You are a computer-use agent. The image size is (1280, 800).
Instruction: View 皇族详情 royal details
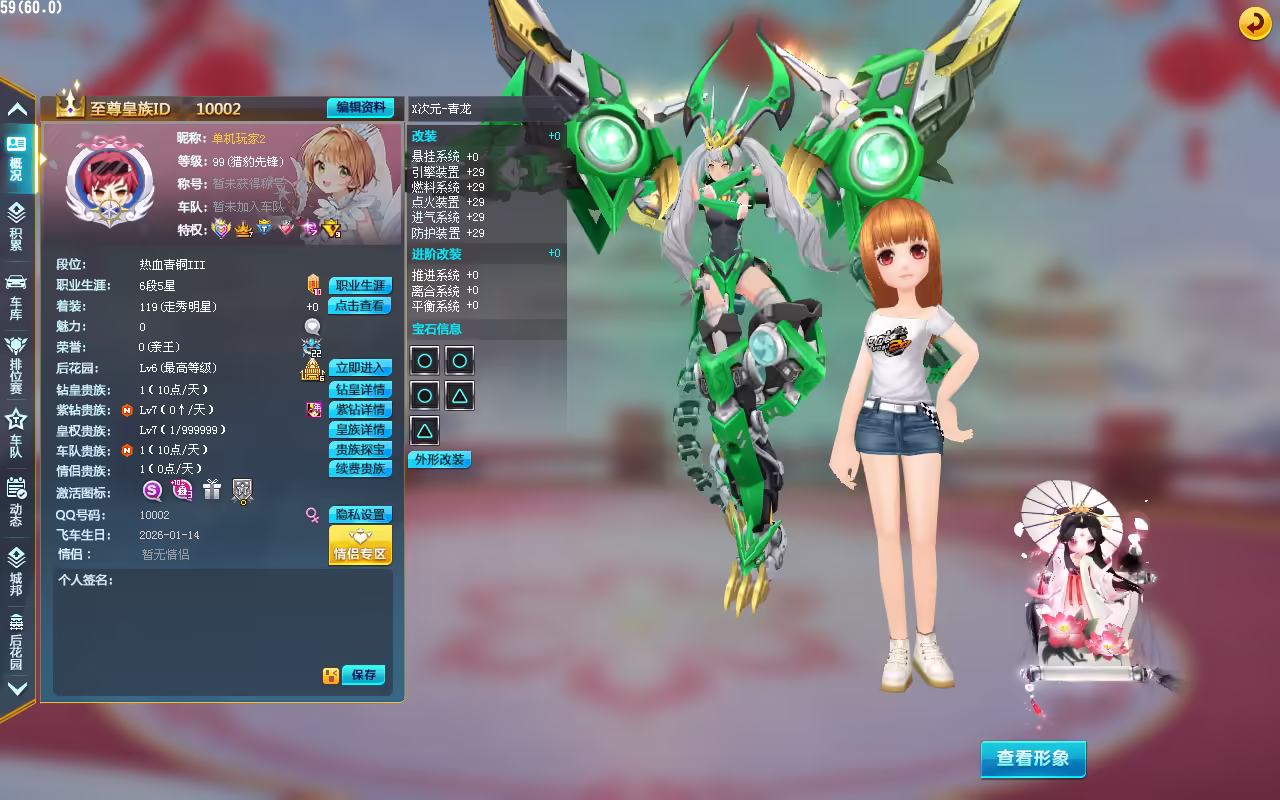(x=360, y=430)
